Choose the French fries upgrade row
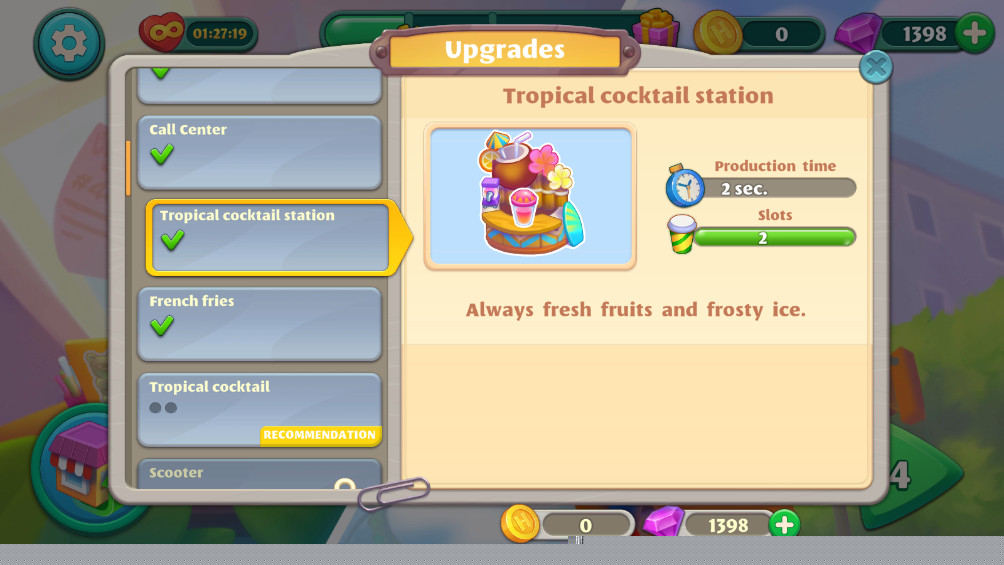 tap(259, 323)
